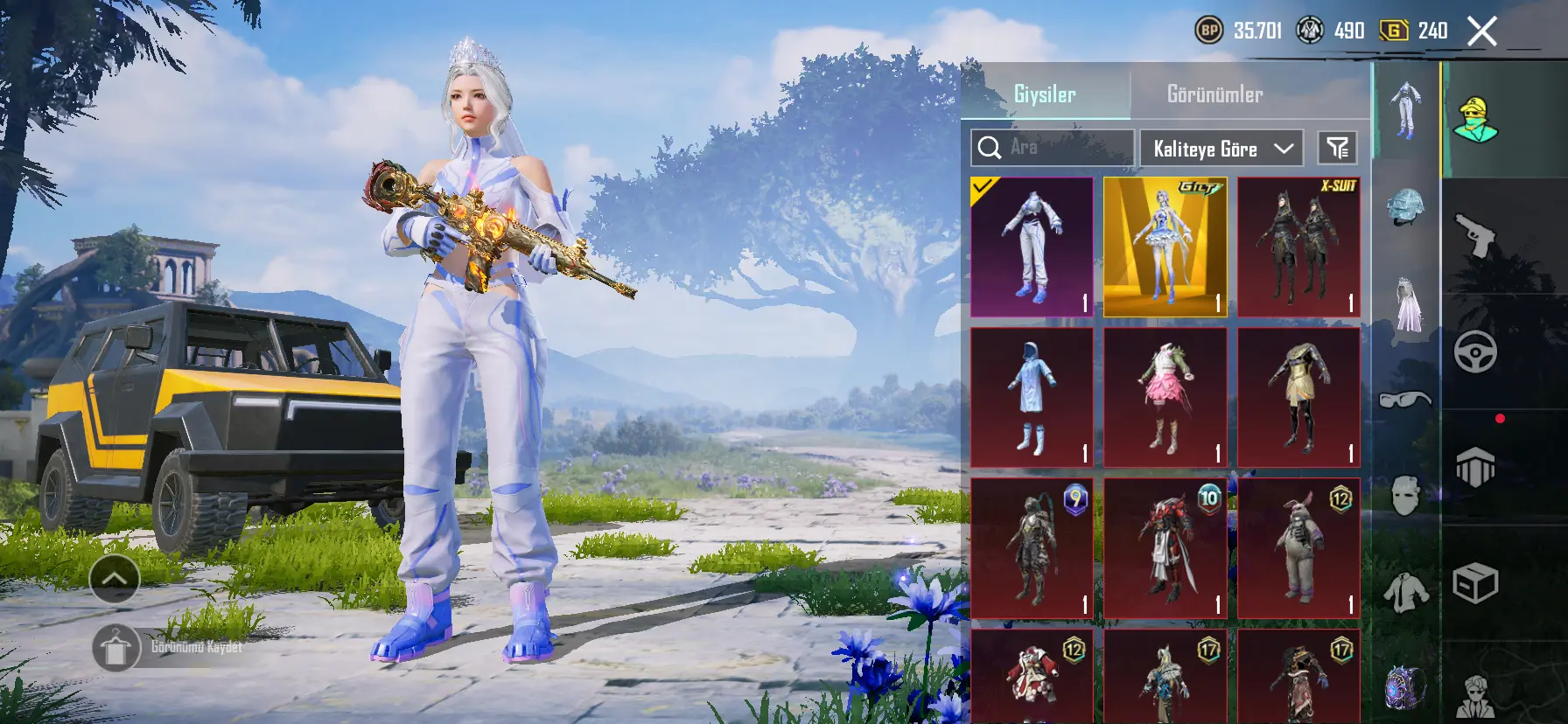Open the helmet category
The height and width of the screenshot is (724, 1568).
pos(1405,207)
